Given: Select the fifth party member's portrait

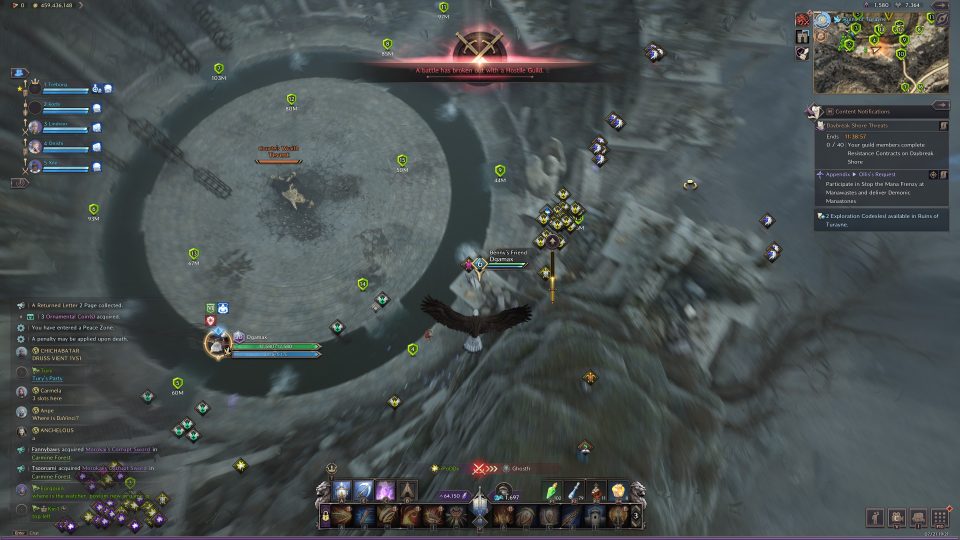Looking at the screenshot, I should point(34,163).
